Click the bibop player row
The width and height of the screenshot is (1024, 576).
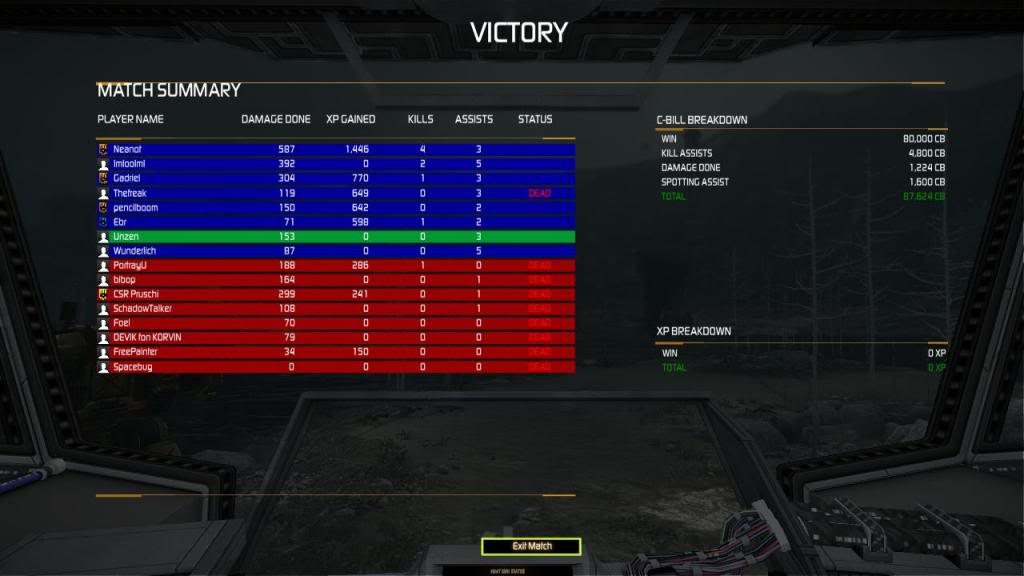(x=335, y=280)
